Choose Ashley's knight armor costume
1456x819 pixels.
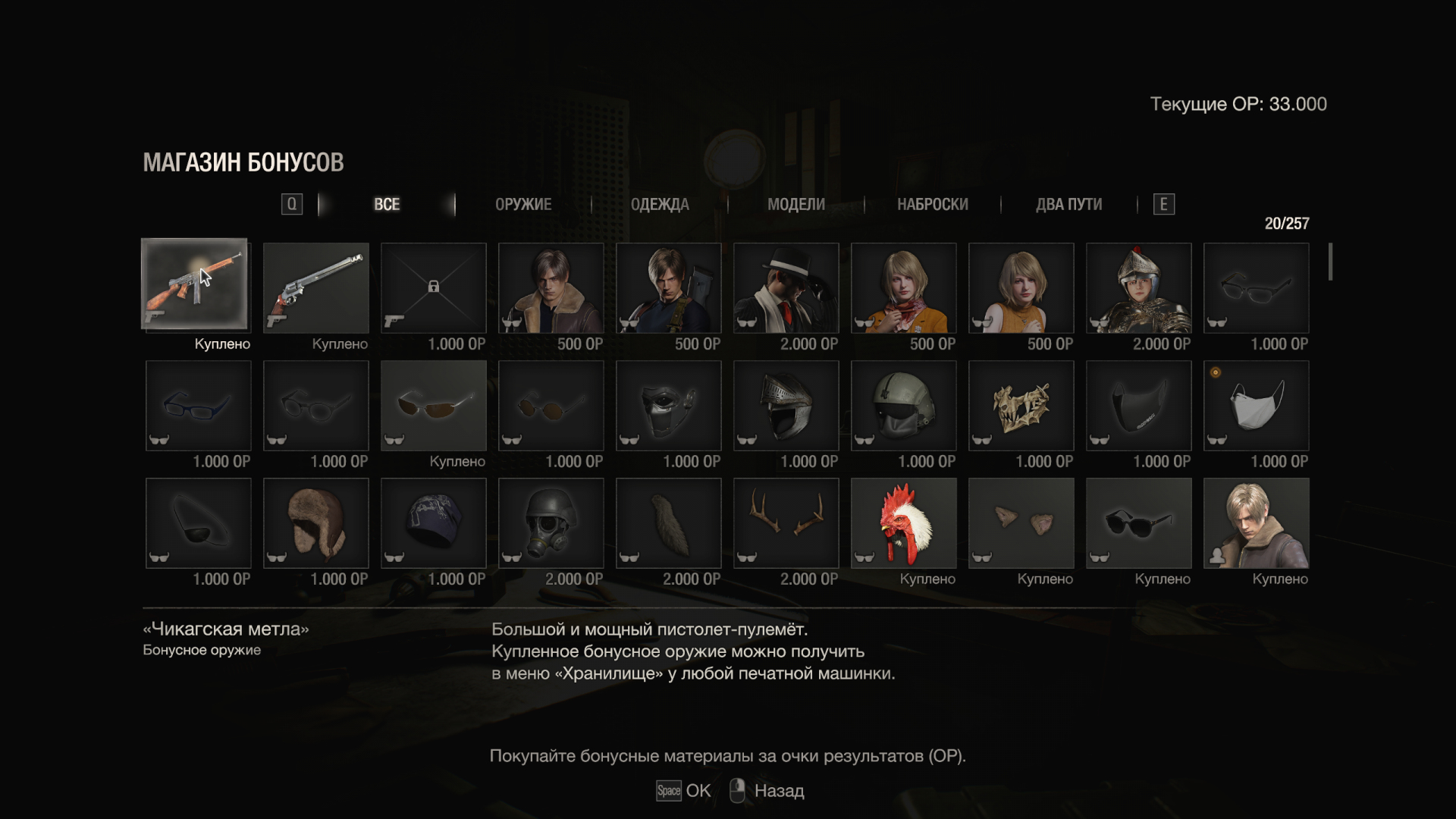coord(1139,288)
